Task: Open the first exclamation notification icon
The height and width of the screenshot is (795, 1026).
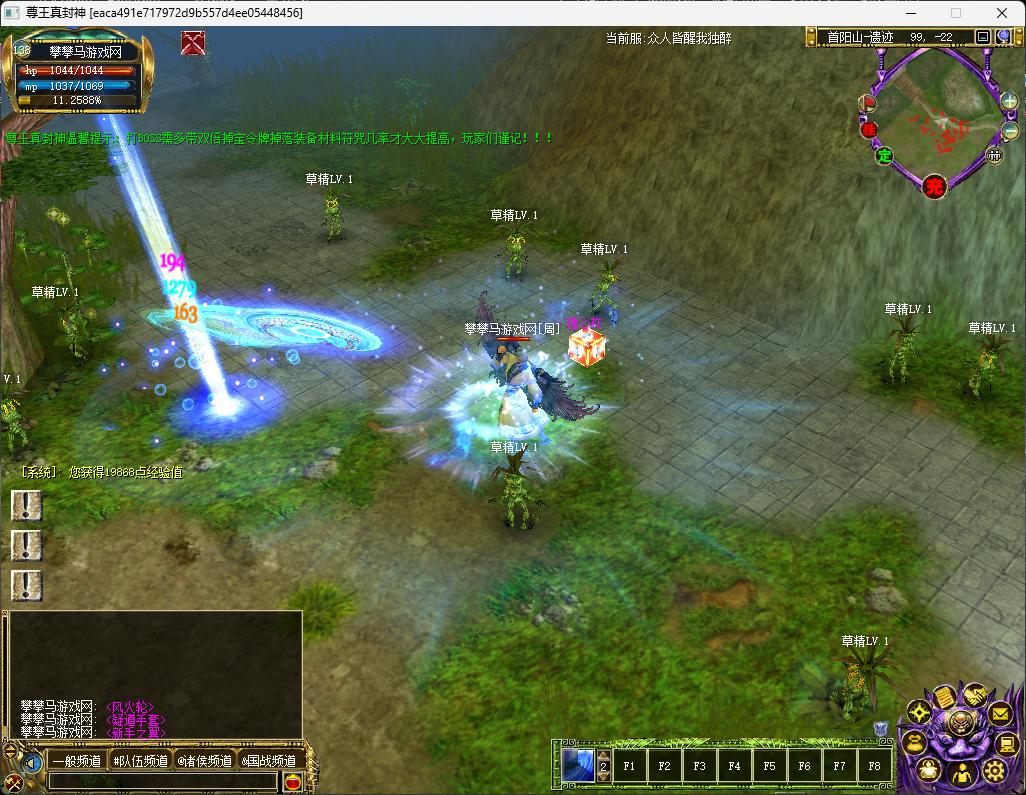Action: point(26,506)
